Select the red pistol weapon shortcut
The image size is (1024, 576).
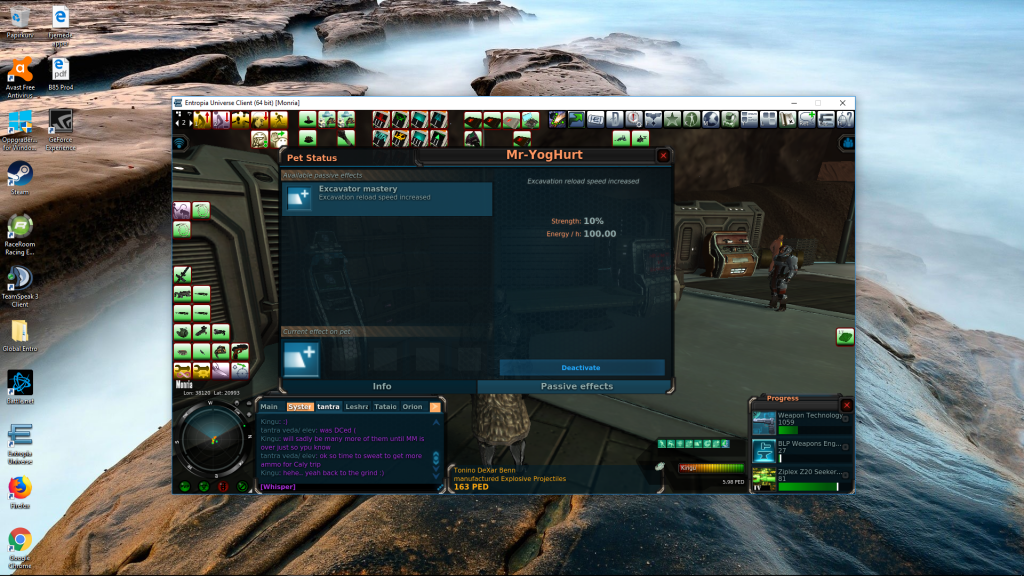click(241, 351)
